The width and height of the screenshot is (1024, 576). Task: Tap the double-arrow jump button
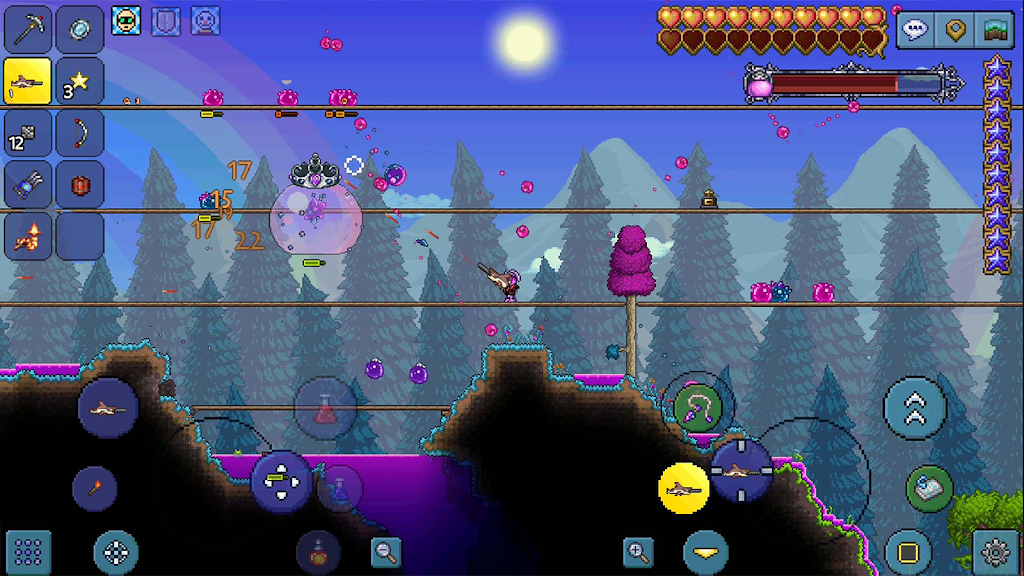coord(914,408)
